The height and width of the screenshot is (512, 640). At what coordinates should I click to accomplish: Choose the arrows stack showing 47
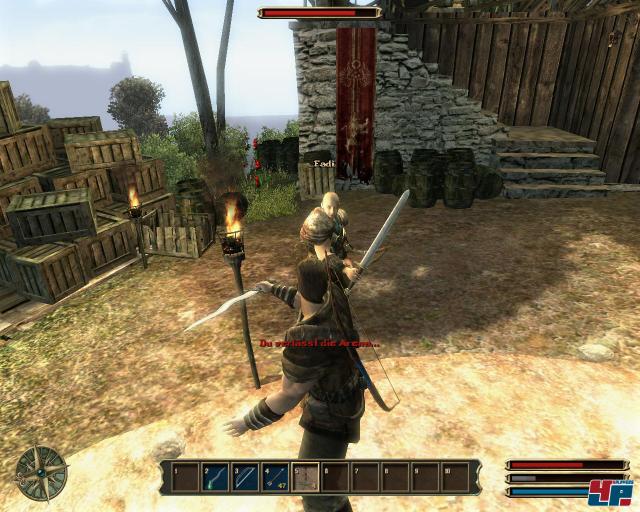[275, 476]
